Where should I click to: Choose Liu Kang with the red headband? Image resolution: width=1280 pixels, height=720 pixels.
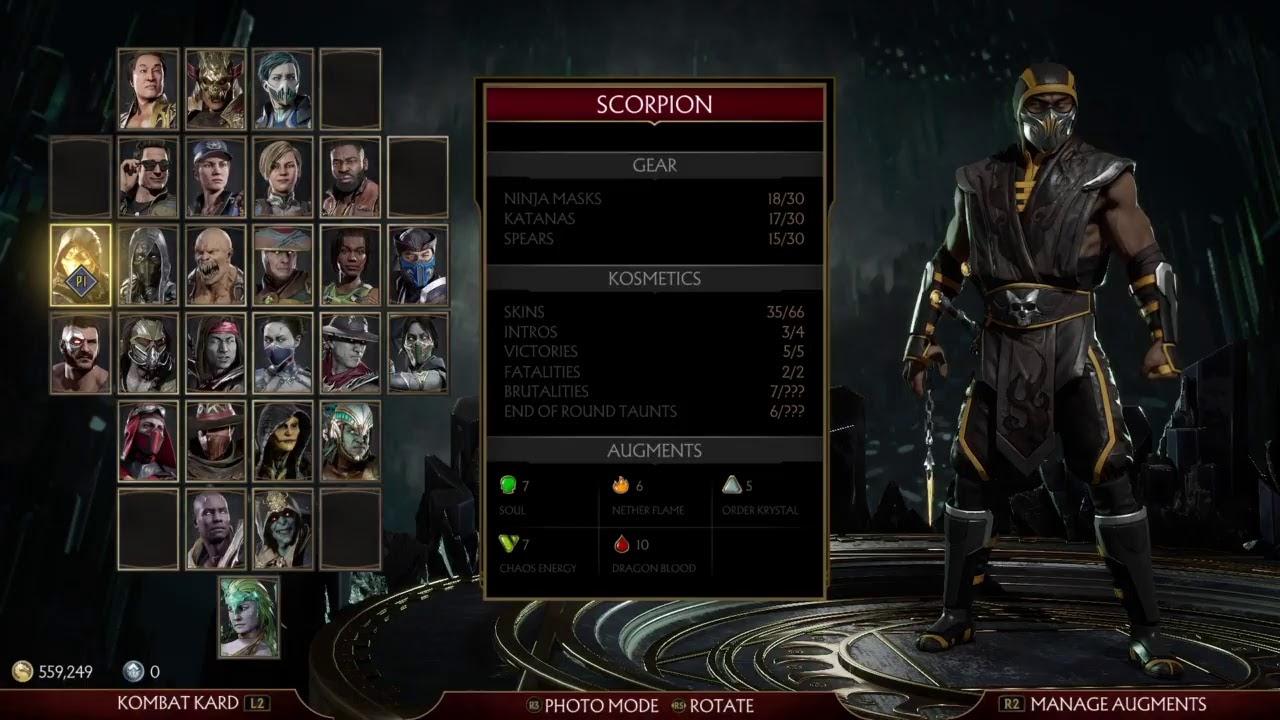pos(215,353)
